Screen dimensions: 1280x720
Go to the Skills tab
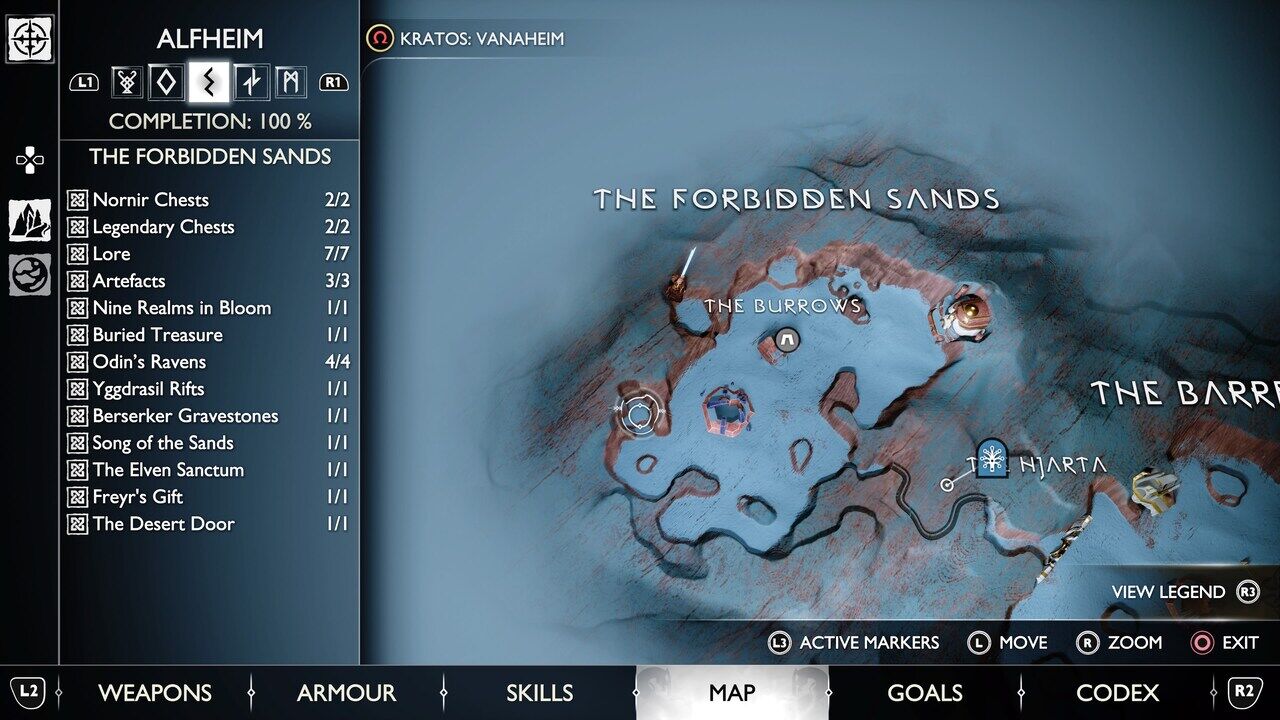click(x=540, y=692)
